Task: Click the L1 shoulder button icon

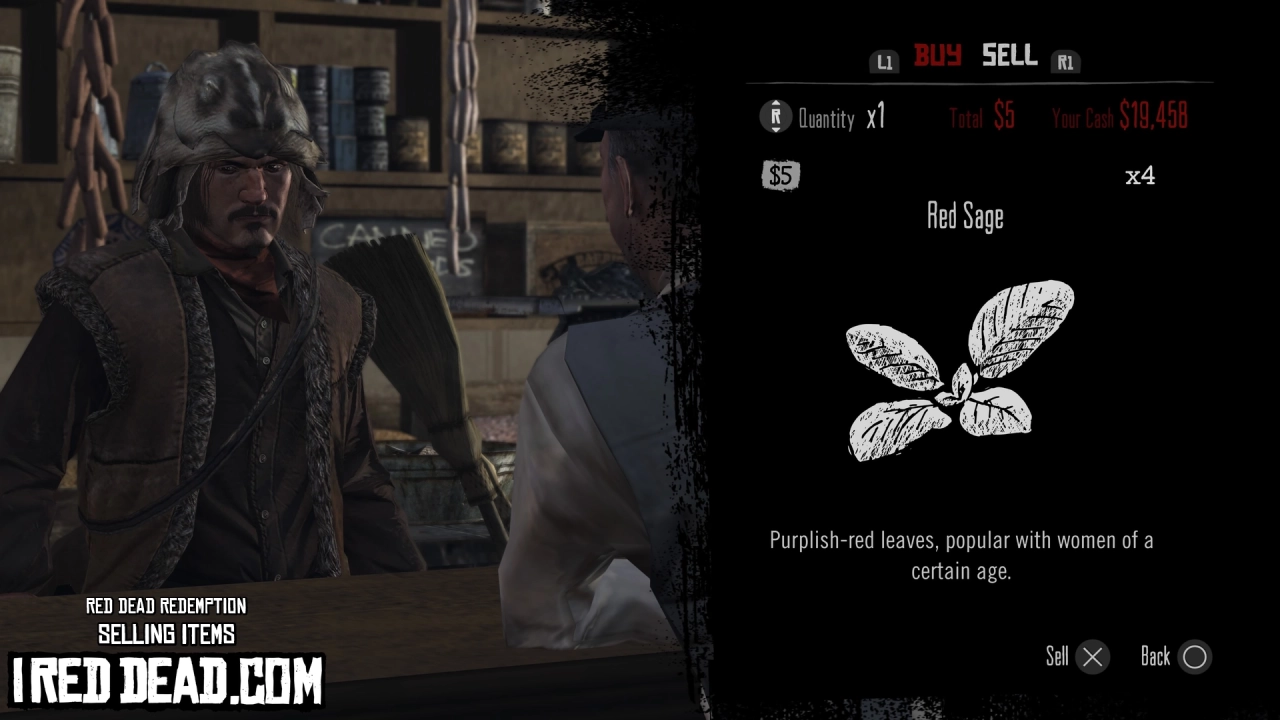Action: tap(884, 60)
